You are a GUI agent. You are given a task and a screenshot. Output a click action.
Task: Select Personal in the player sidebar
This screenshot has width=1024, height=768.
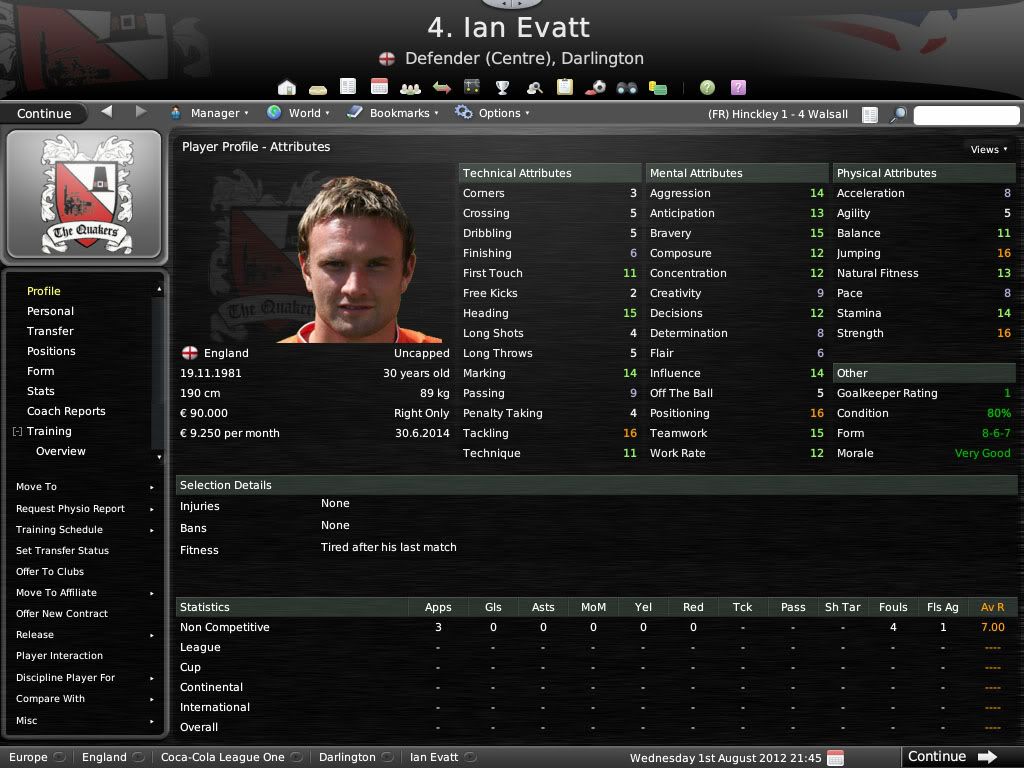tap(50, 311)
